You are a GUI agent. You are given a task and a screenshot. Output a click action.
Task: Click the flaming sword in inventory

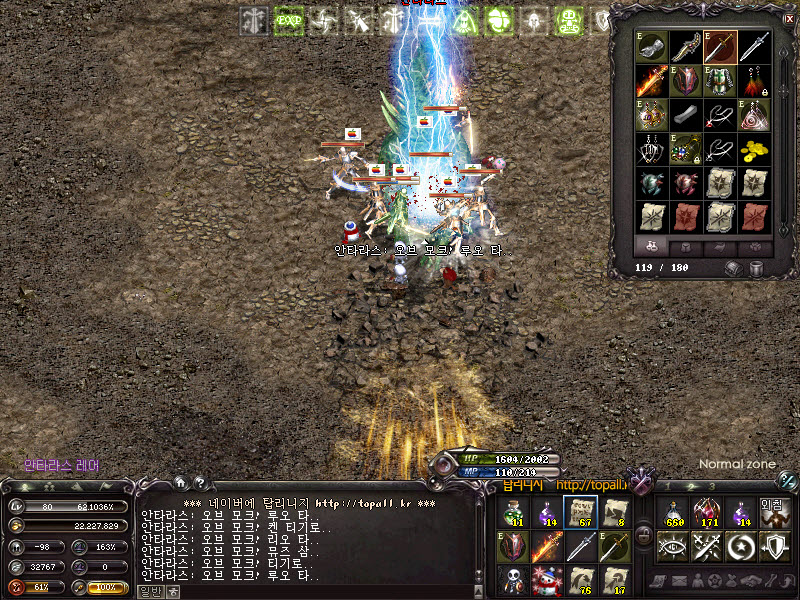651,80
